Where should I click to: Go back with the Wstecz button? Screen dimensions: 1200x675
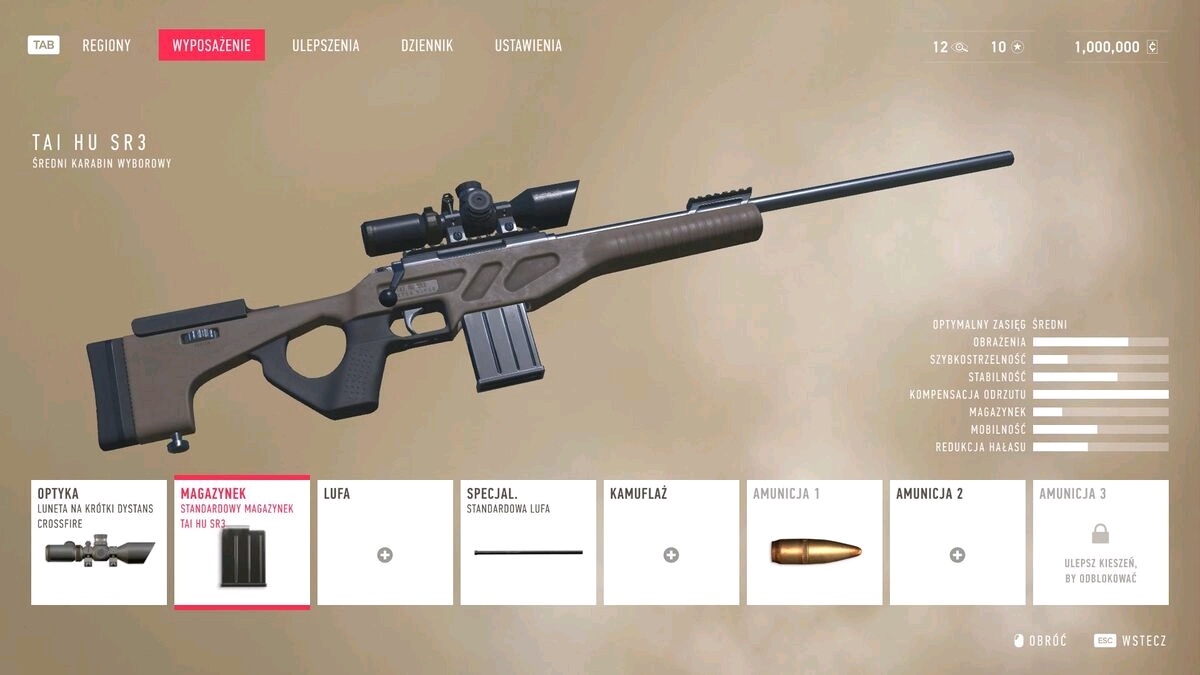[1131, 641]
